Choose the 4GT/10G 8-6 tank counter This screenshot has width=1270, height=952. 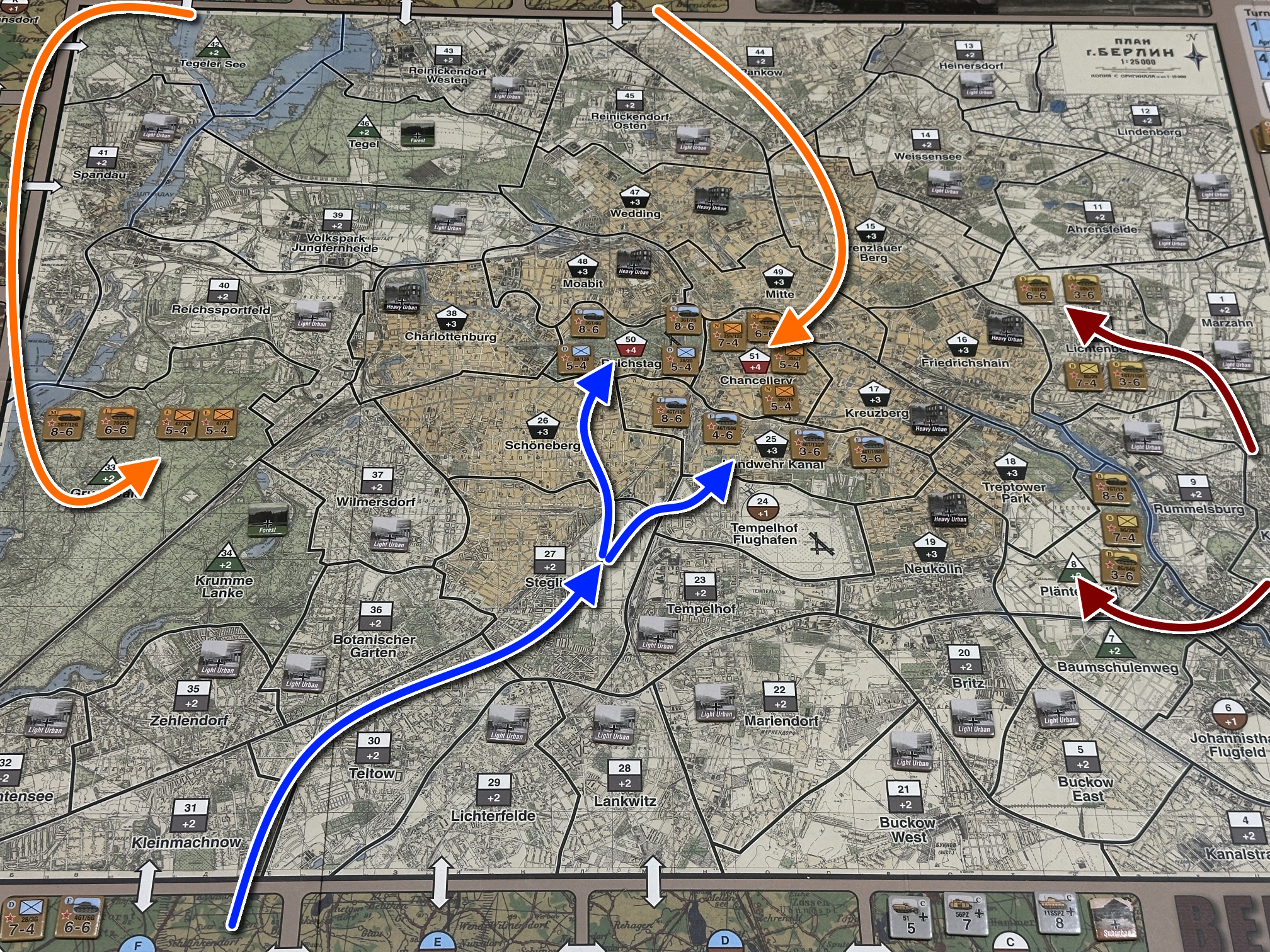pos(671,411)
